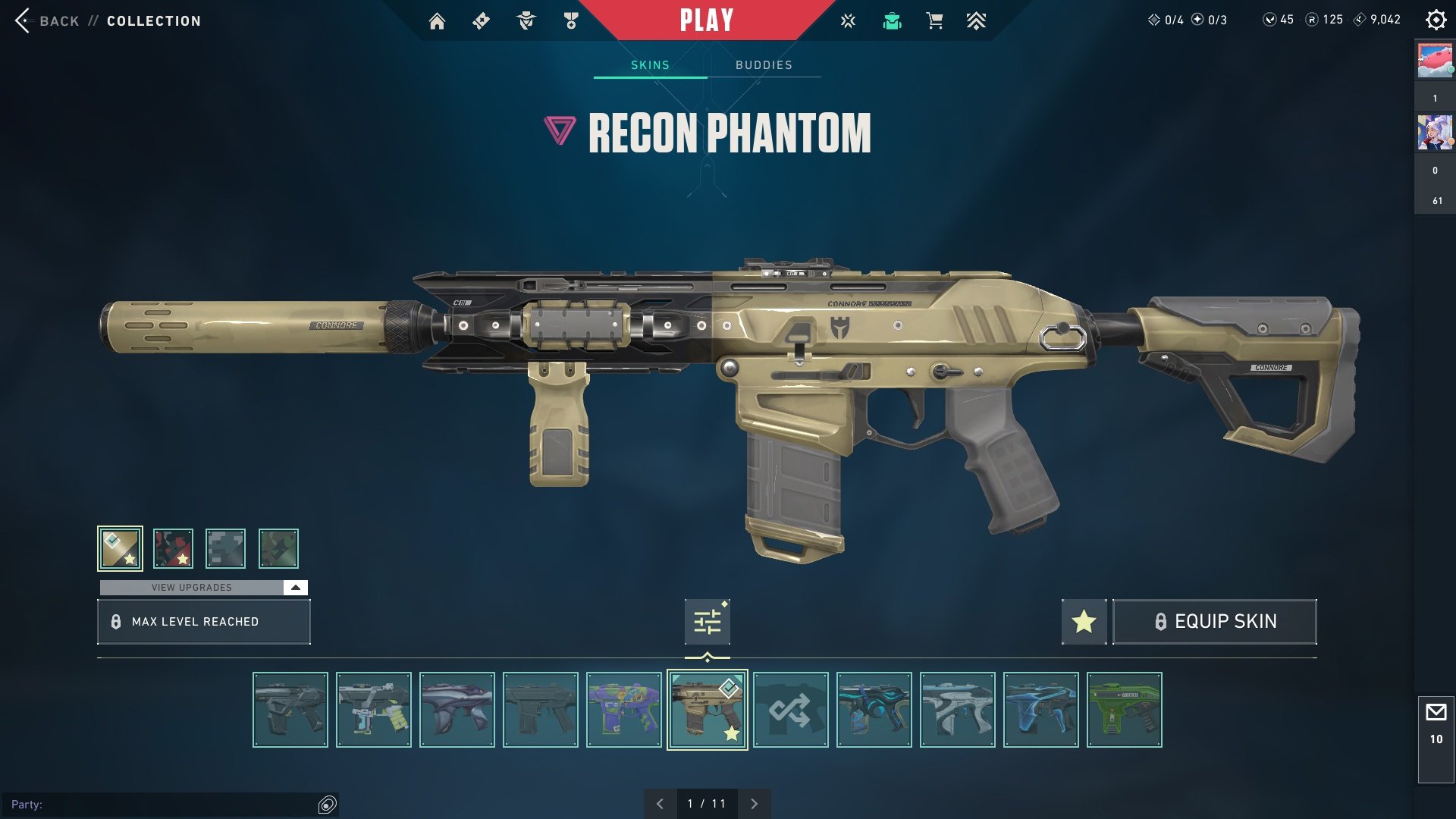Pick the green Phantom skin thumbnail
The height and width of the screenshot is (819, 1456).
[x=1124, y=710]
